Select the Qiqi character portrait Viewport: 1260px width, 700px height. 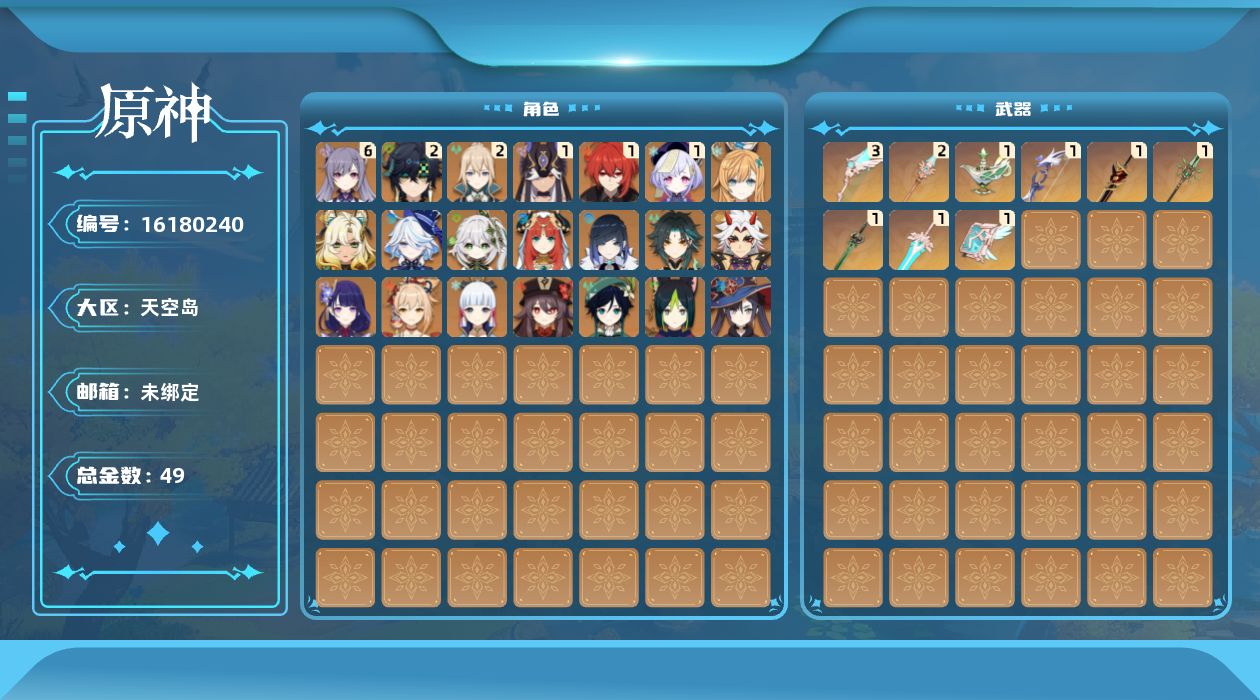pyautogui.click(x=676, y=172)
